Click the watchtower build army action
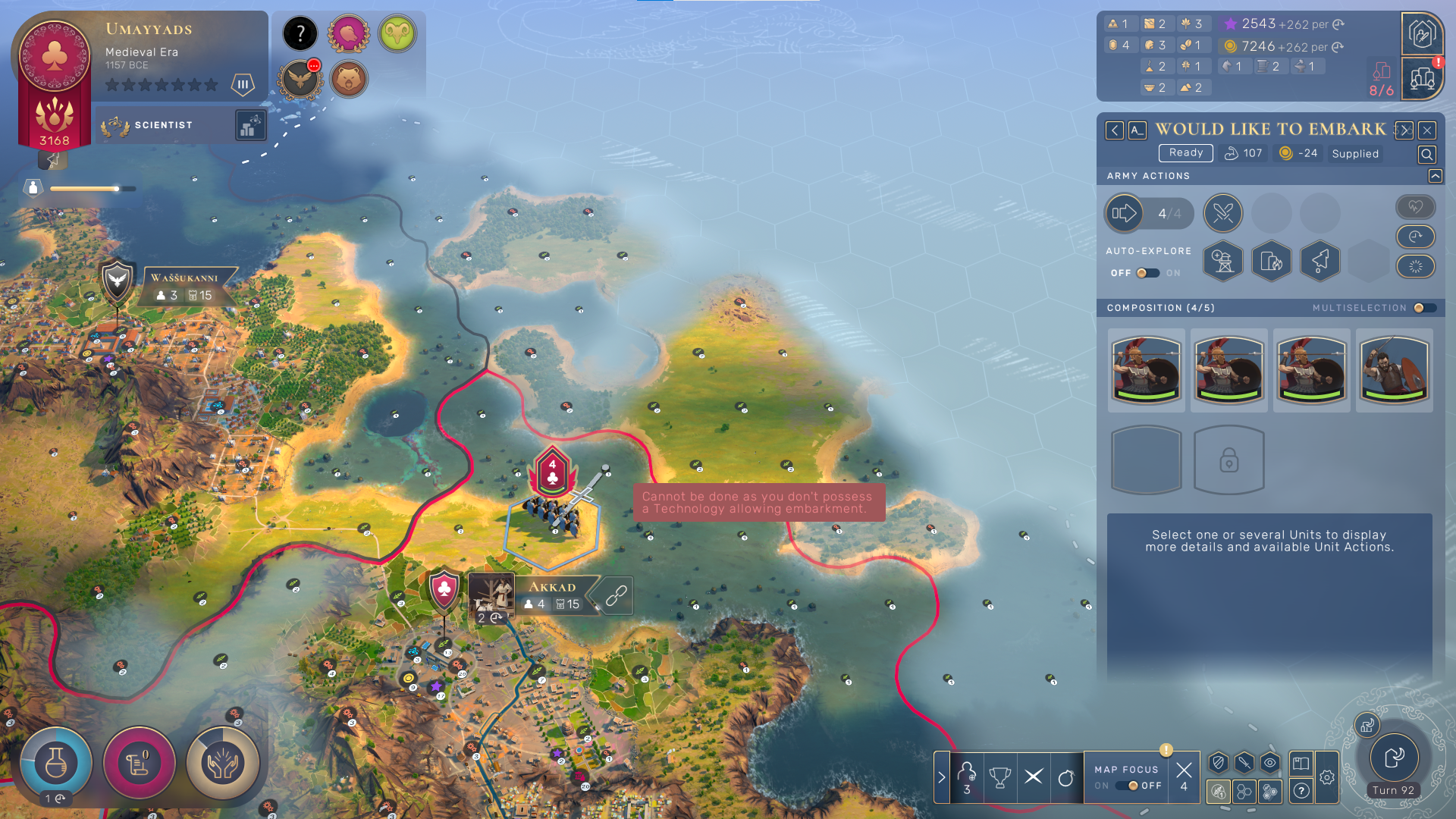 (x=1222, y=261)
